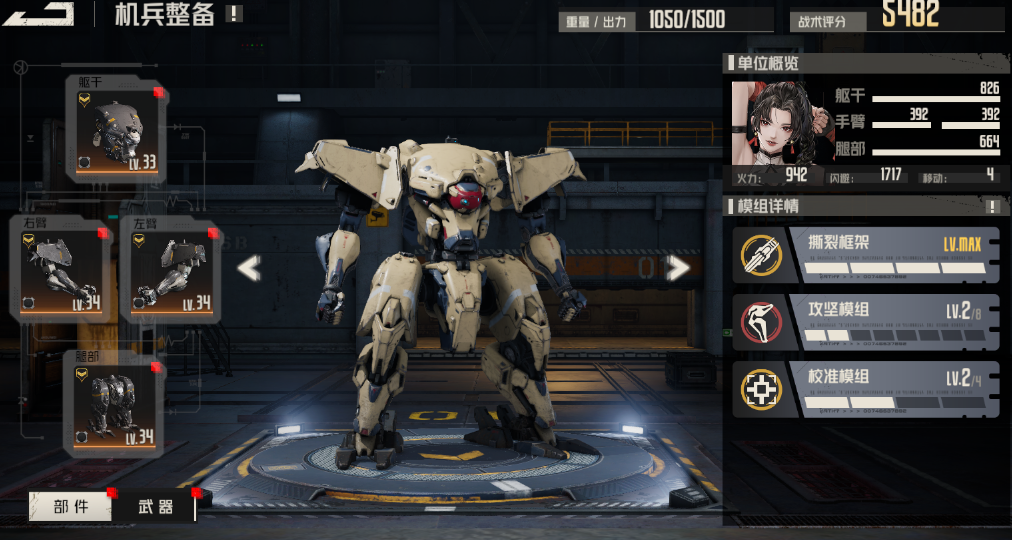This screenshot has width=1012, height=540.
Task: Switch to the 部件 parts tab
Action: click(x=71, y=507)
